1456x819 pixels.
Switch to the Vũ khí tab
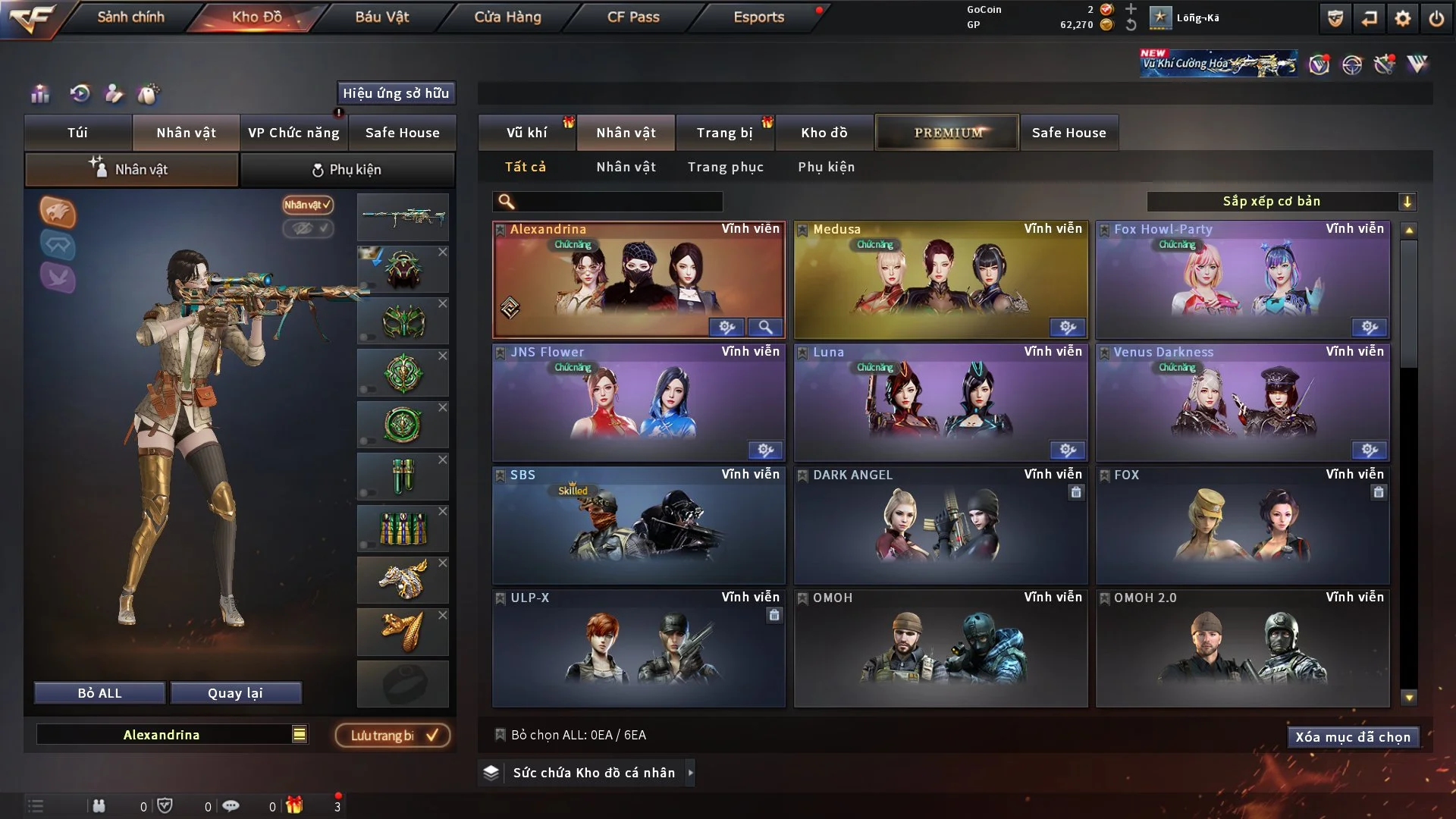click(526, 133)
